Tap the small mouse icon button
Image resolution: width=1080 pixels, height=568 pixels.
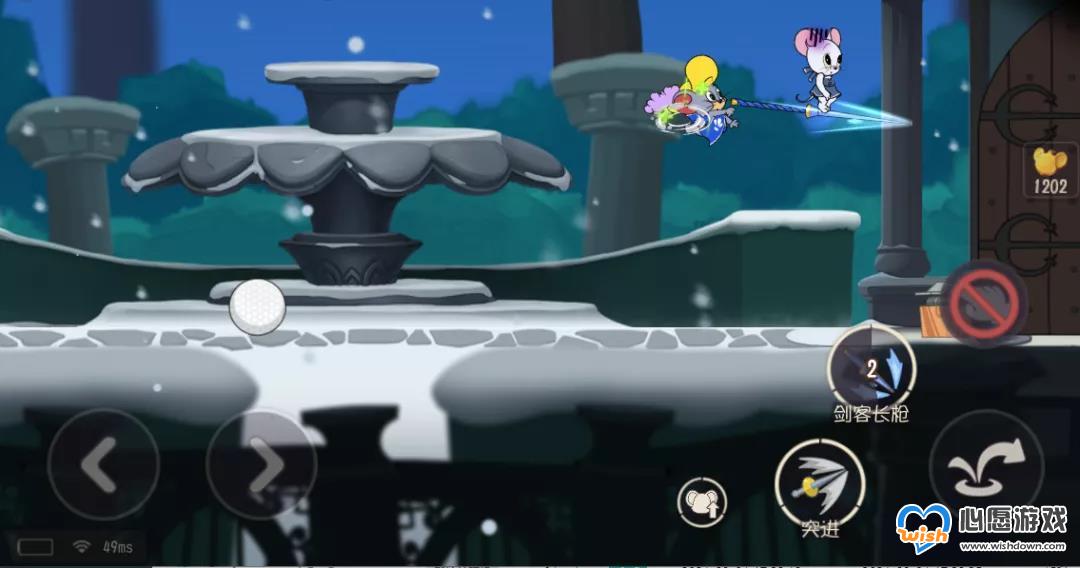702,501
